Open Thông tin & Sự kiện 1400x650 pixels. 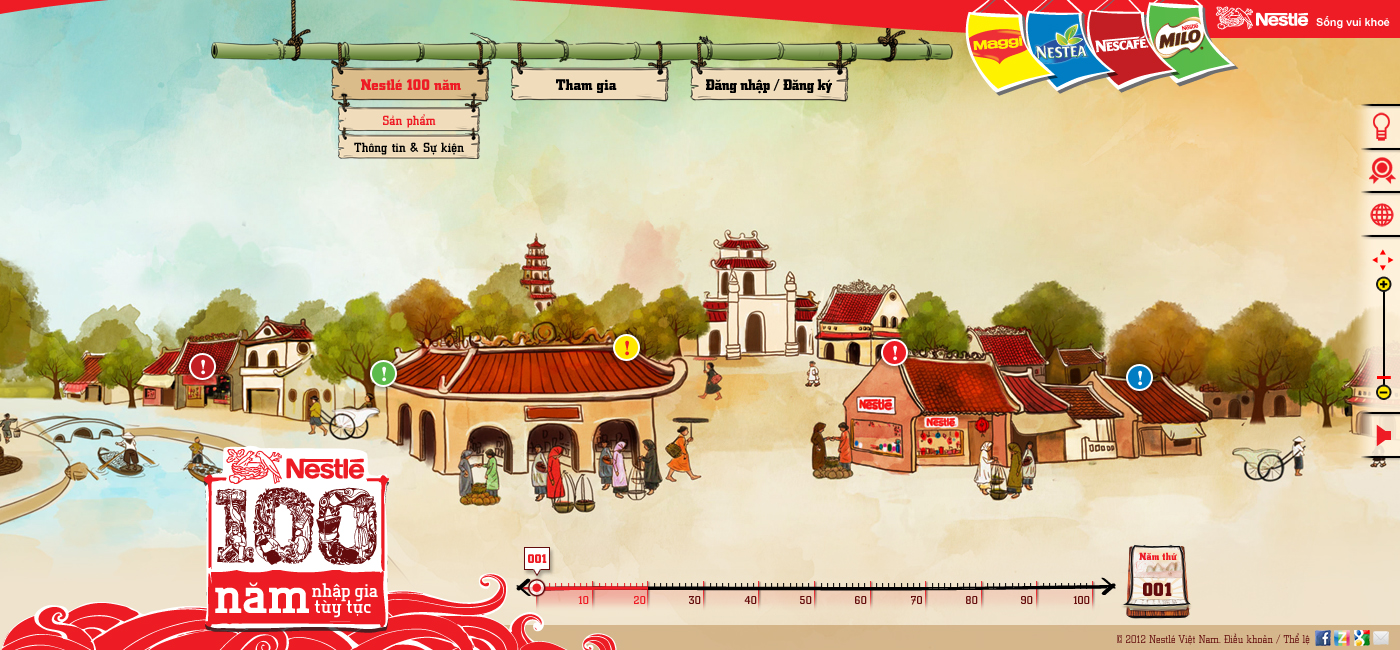point(408,148)
